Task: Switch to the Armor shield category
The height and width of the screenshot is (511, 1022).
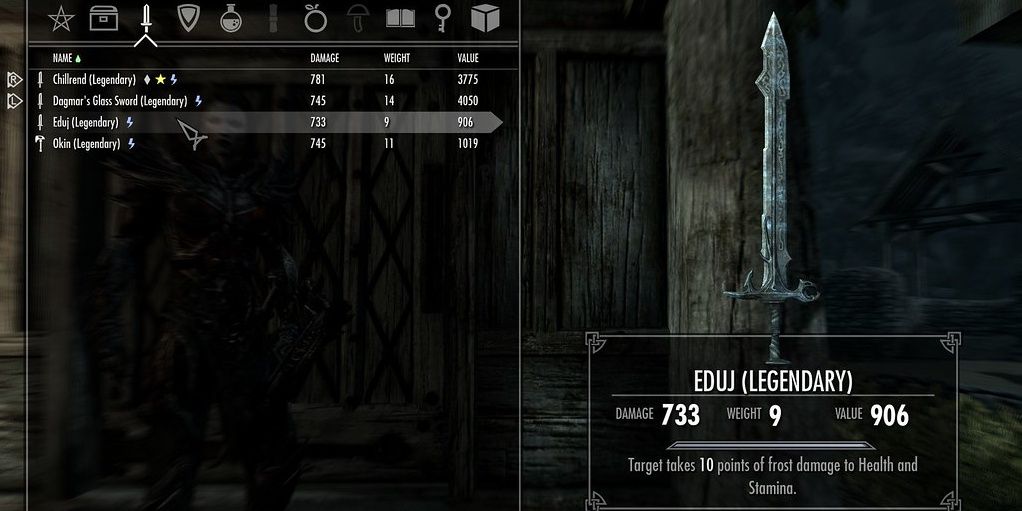Action: pos(188,18)
